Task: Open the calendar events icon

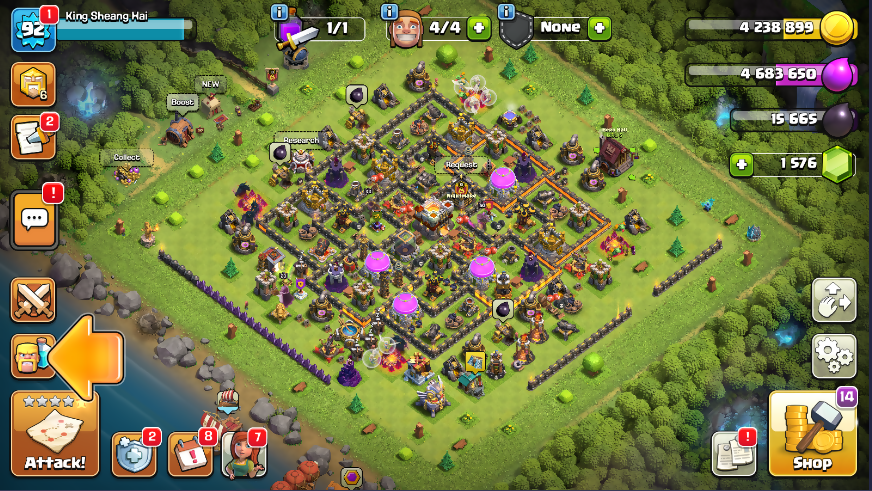Action: [x=189, y=454]
